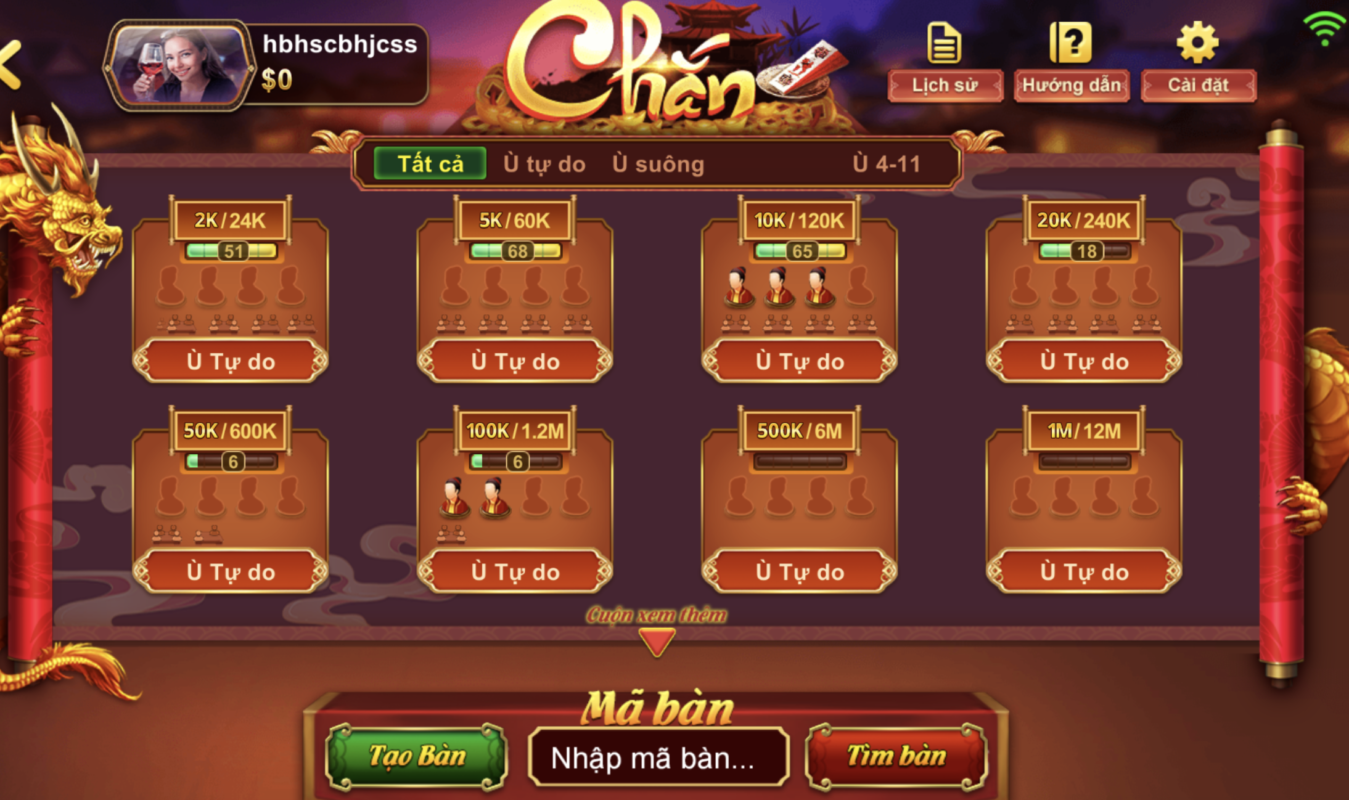Switch to the Ù suông tab
1349x800 pixels.
point(658,164)
